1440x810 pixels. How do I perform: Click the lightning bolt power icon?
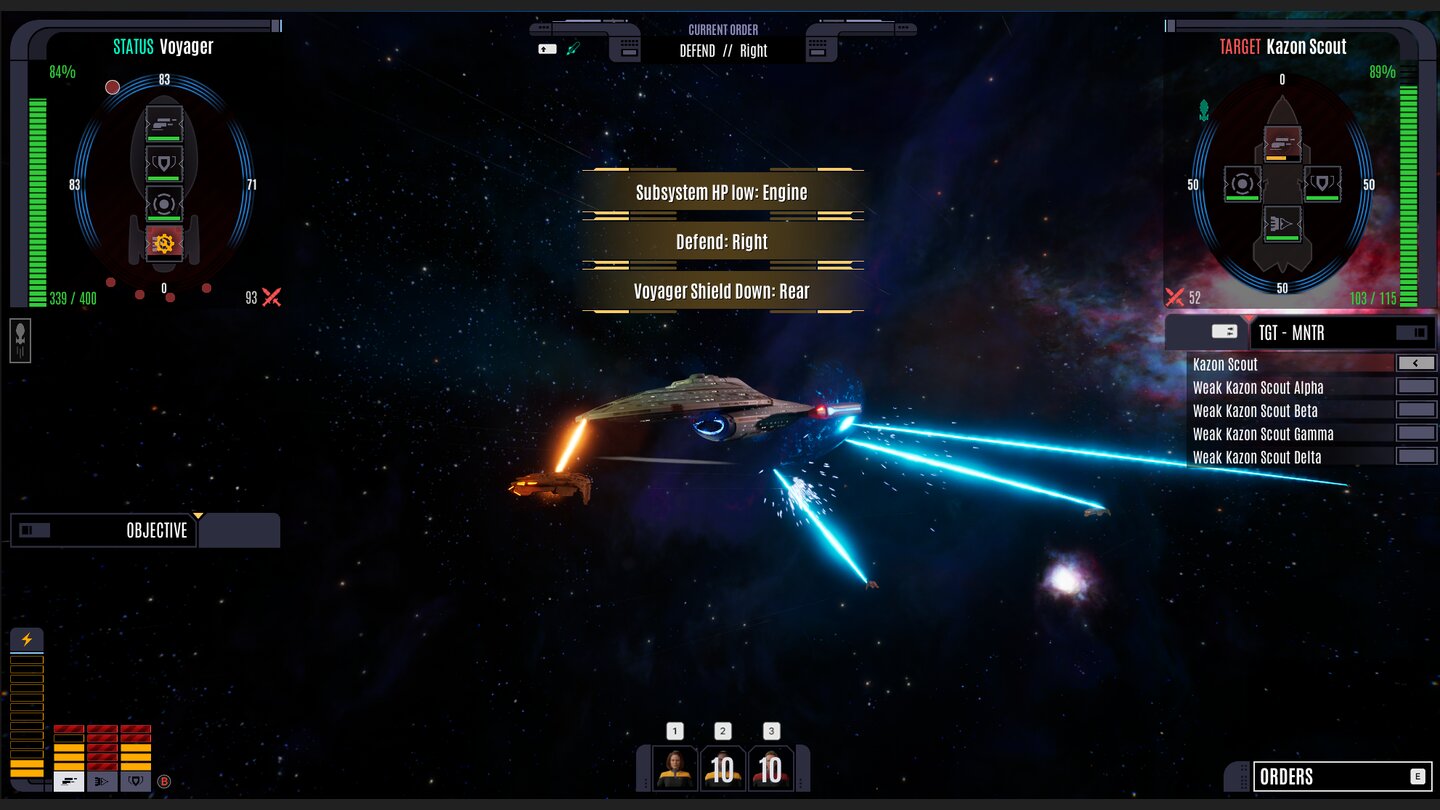pos(27,640)
